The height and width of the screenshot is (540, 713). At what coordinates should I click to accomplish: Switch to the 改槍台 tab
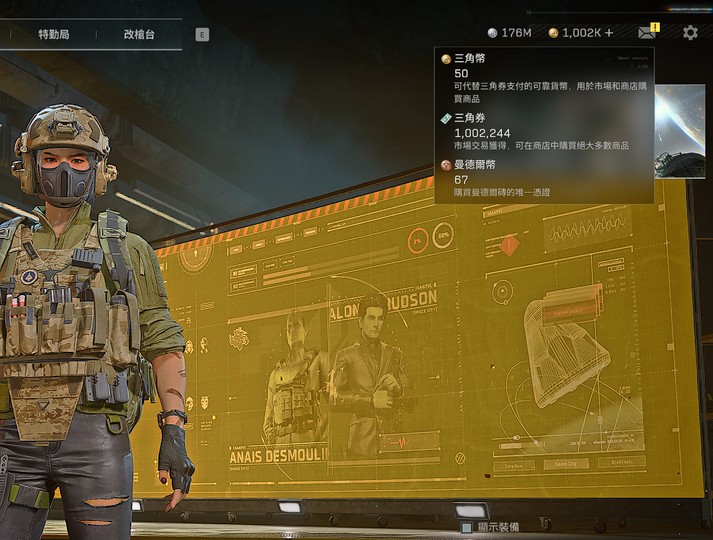pos(139,33)
